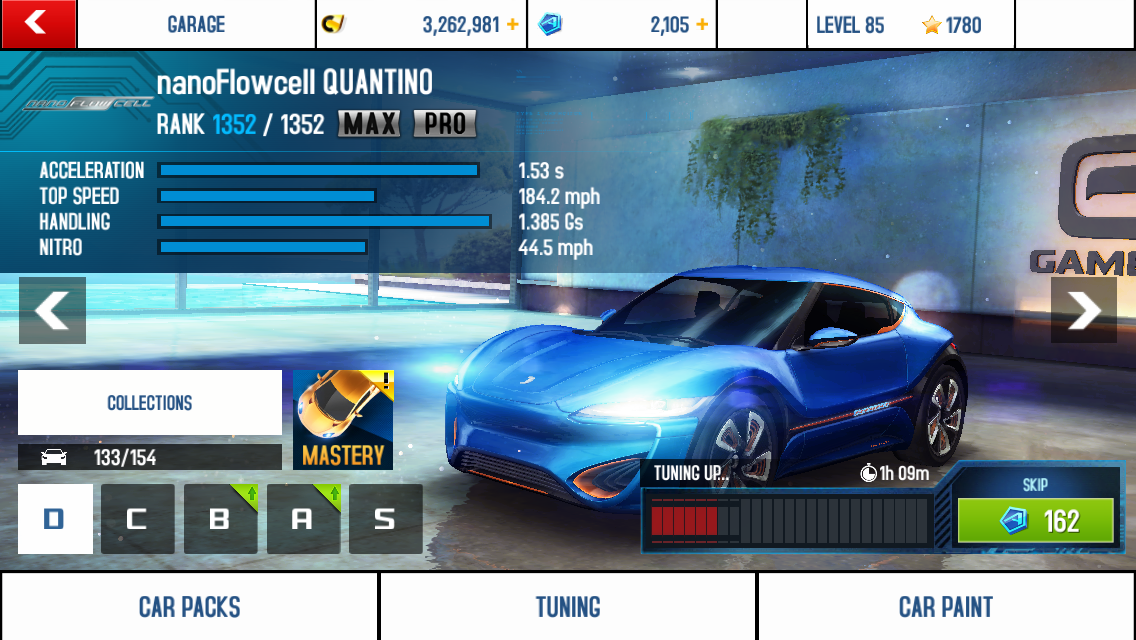Image resolution: width=1136 pixels, height=640 pixels.
Task: Buy more tokens with the plus
Action: pos(702,25)
